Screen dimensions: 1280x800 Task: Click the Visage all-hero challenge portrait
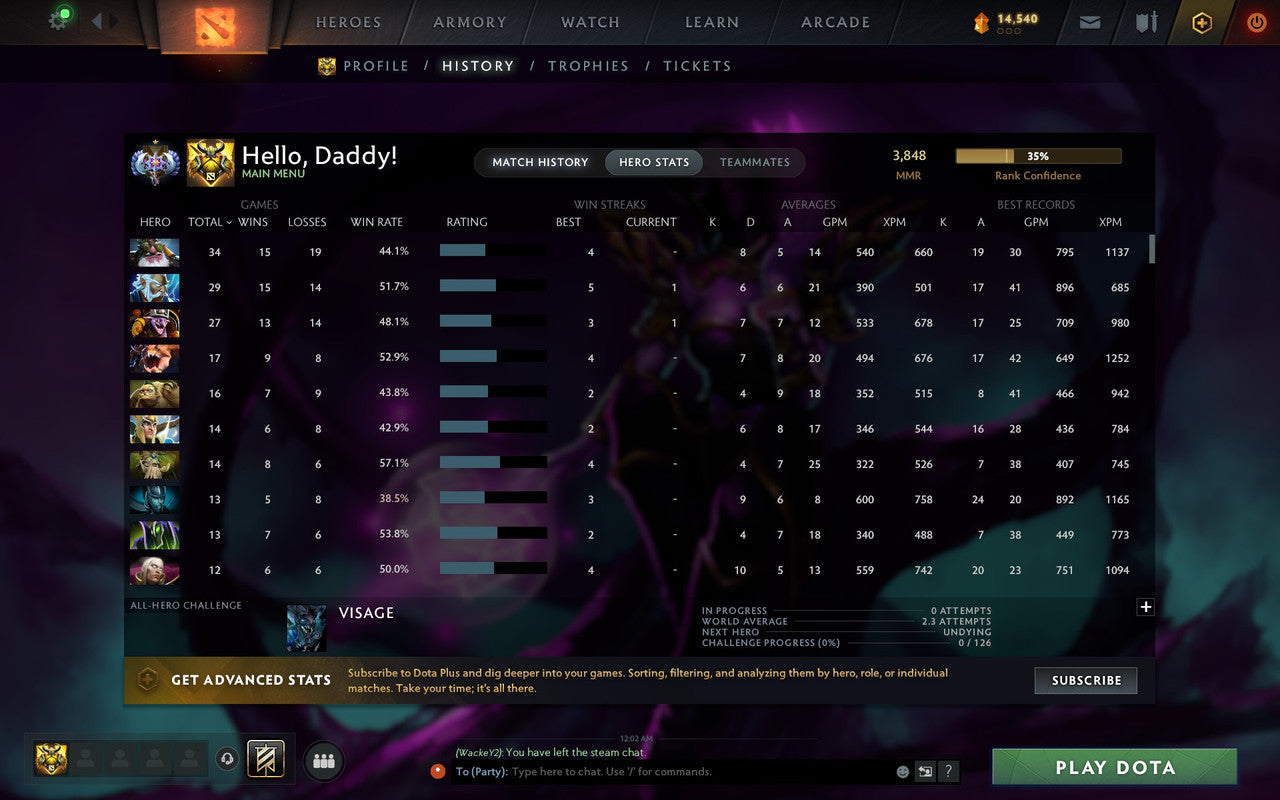pos(305,626)
